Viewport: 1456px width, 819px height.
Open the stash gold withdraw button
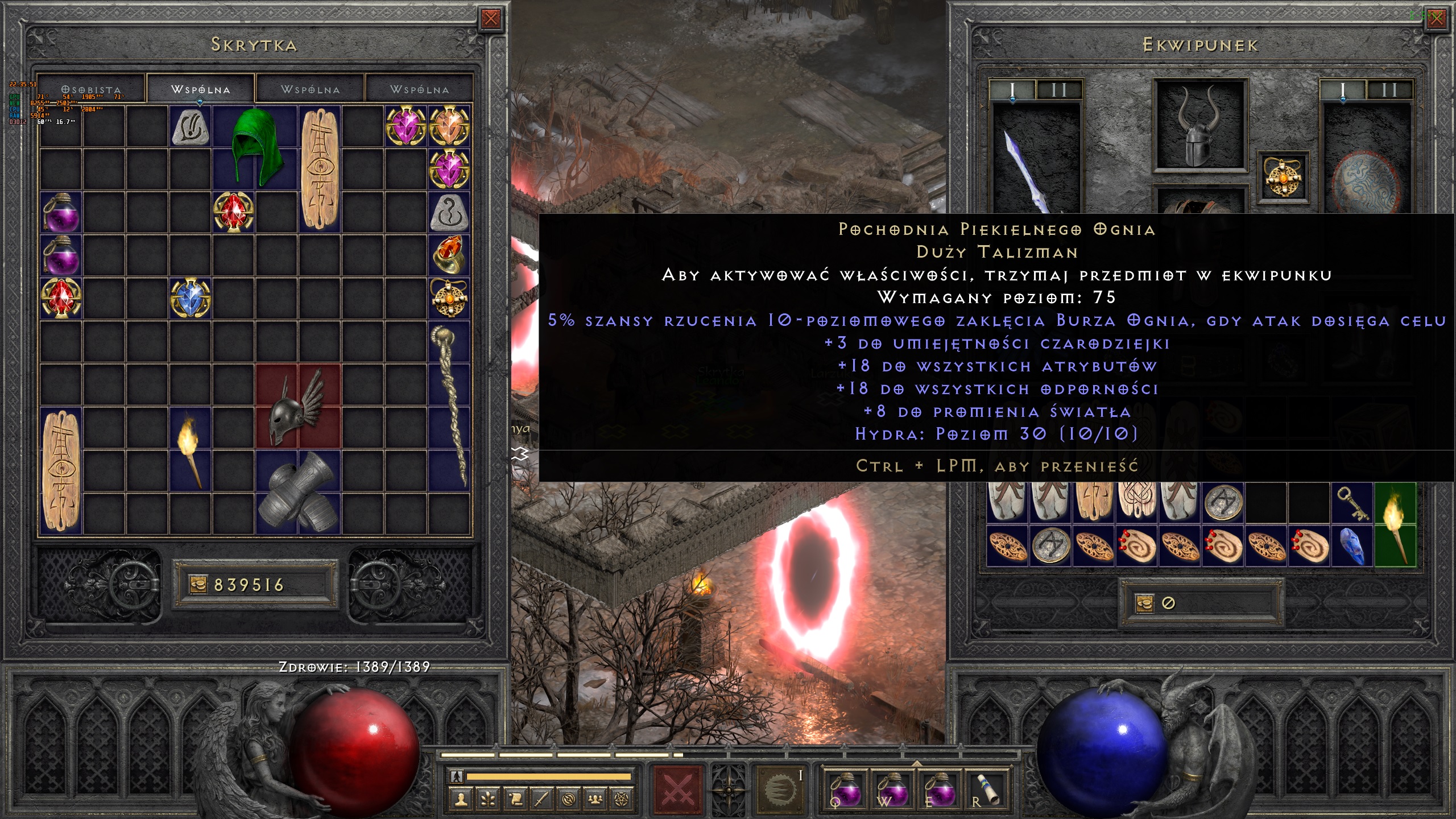pyautogui.click(x=198, y=585)
